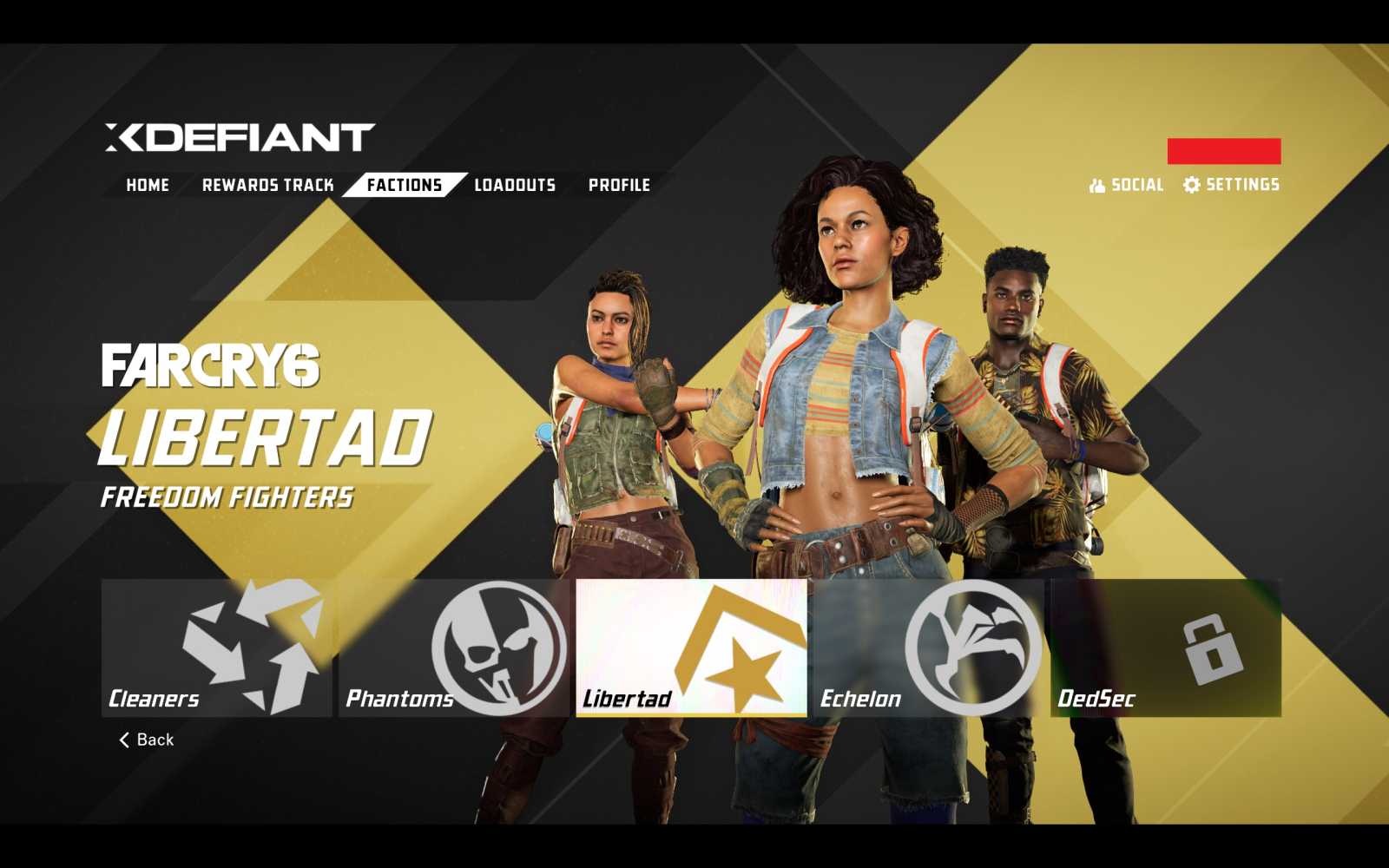Switch to the Home tab
The width and height of the screenshot is (1389, 868).
tap(146, 184)
